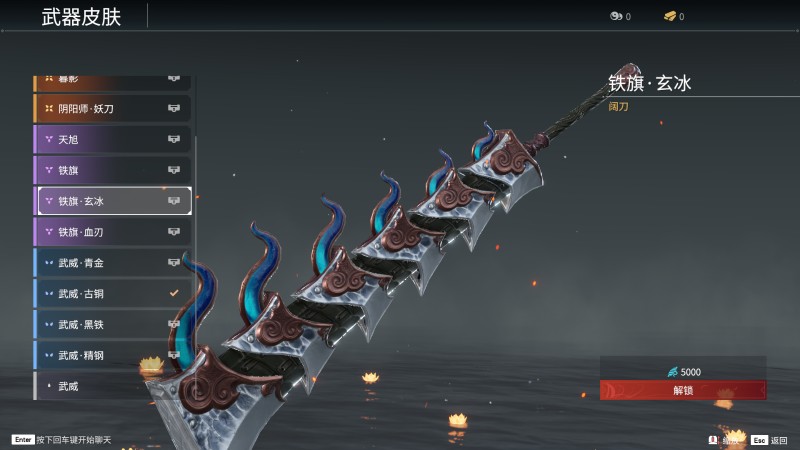Screen dimensions: 800x450
Task: Select the 武威·青金 skin
Action: [x=112, y=263]
